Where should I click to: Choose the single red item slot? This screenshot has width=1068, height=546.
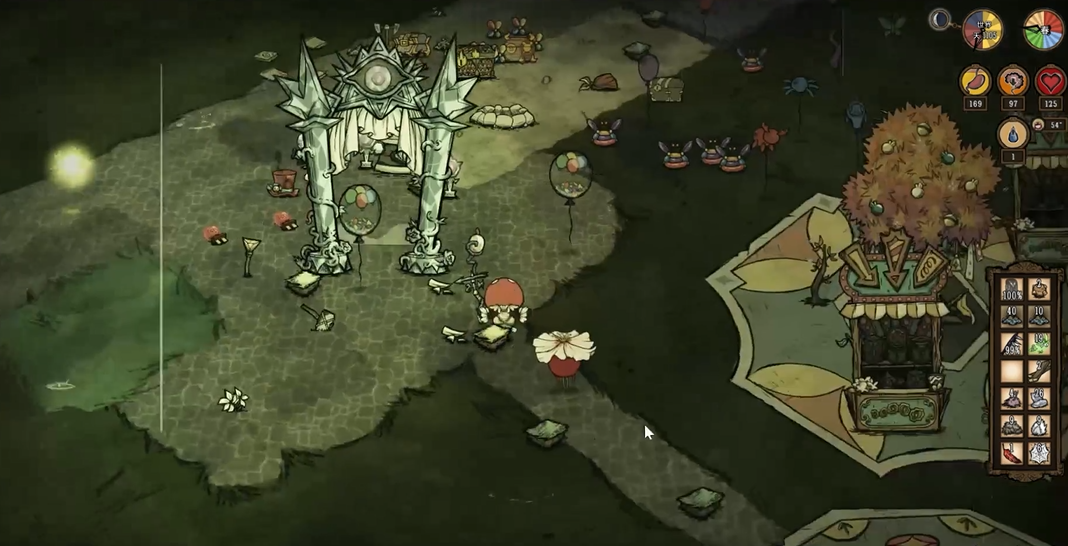(x=1011, y=452)
